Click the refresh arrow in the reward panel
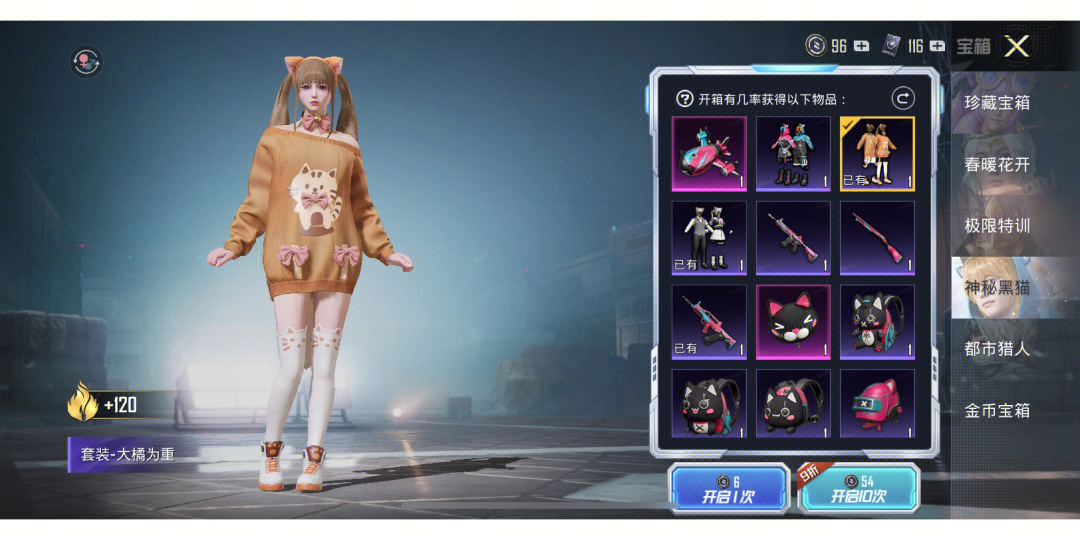The image size is (1080, 540). tap(903, 98)
